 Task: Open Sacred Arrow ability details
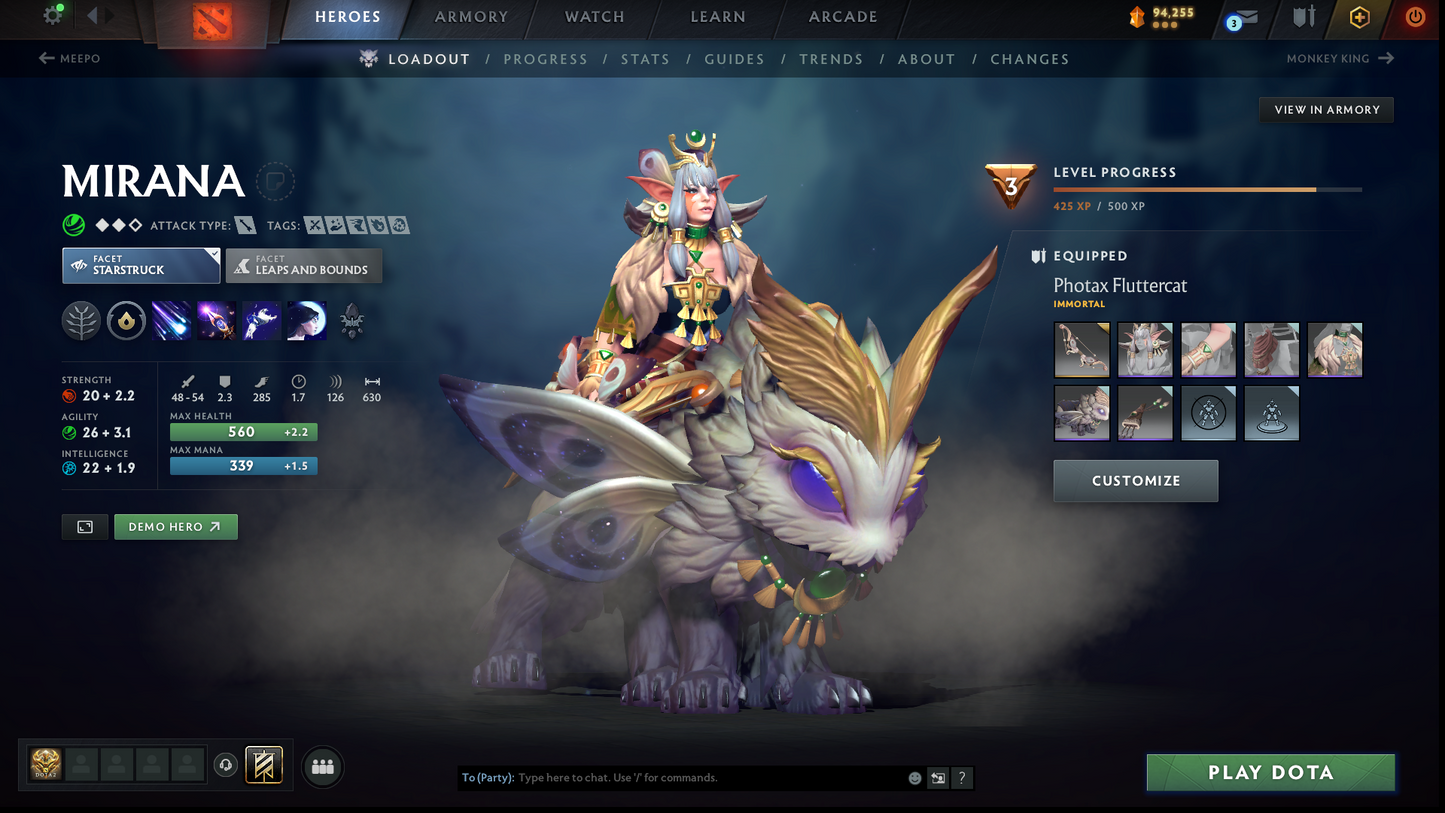[216, 320]
